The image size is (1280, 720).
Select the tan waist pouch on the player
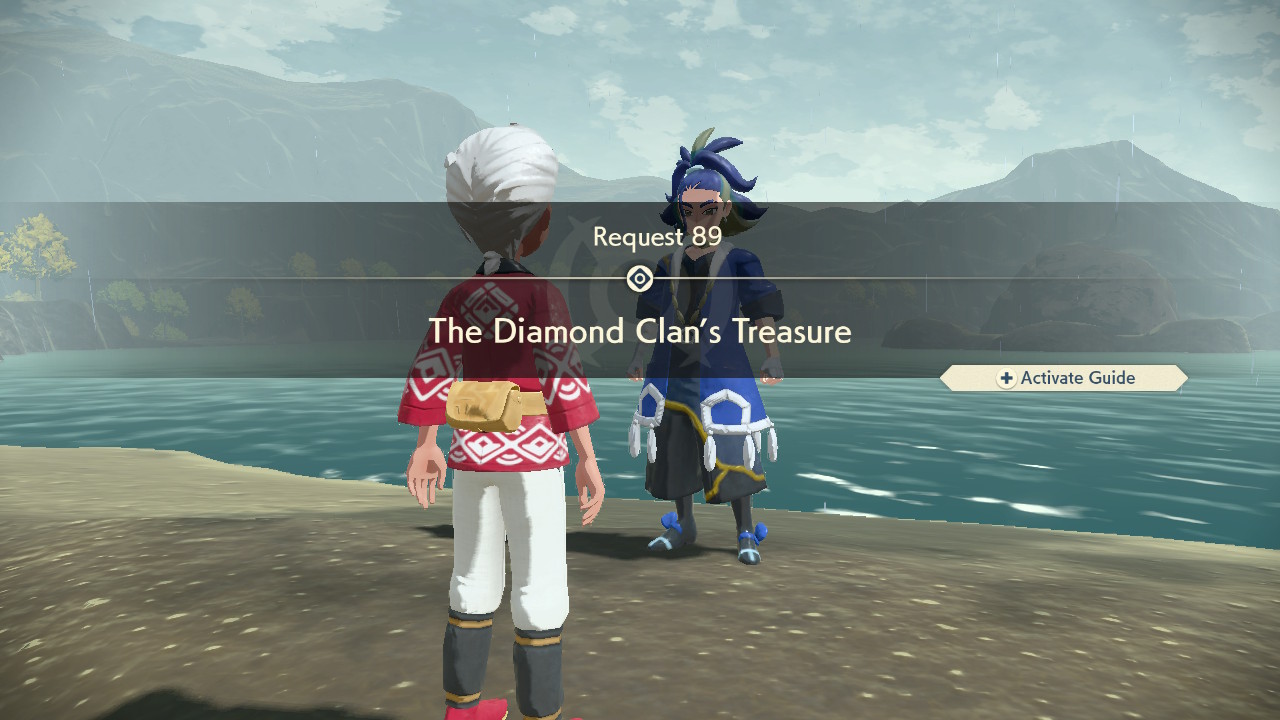(x=487, y=403)
